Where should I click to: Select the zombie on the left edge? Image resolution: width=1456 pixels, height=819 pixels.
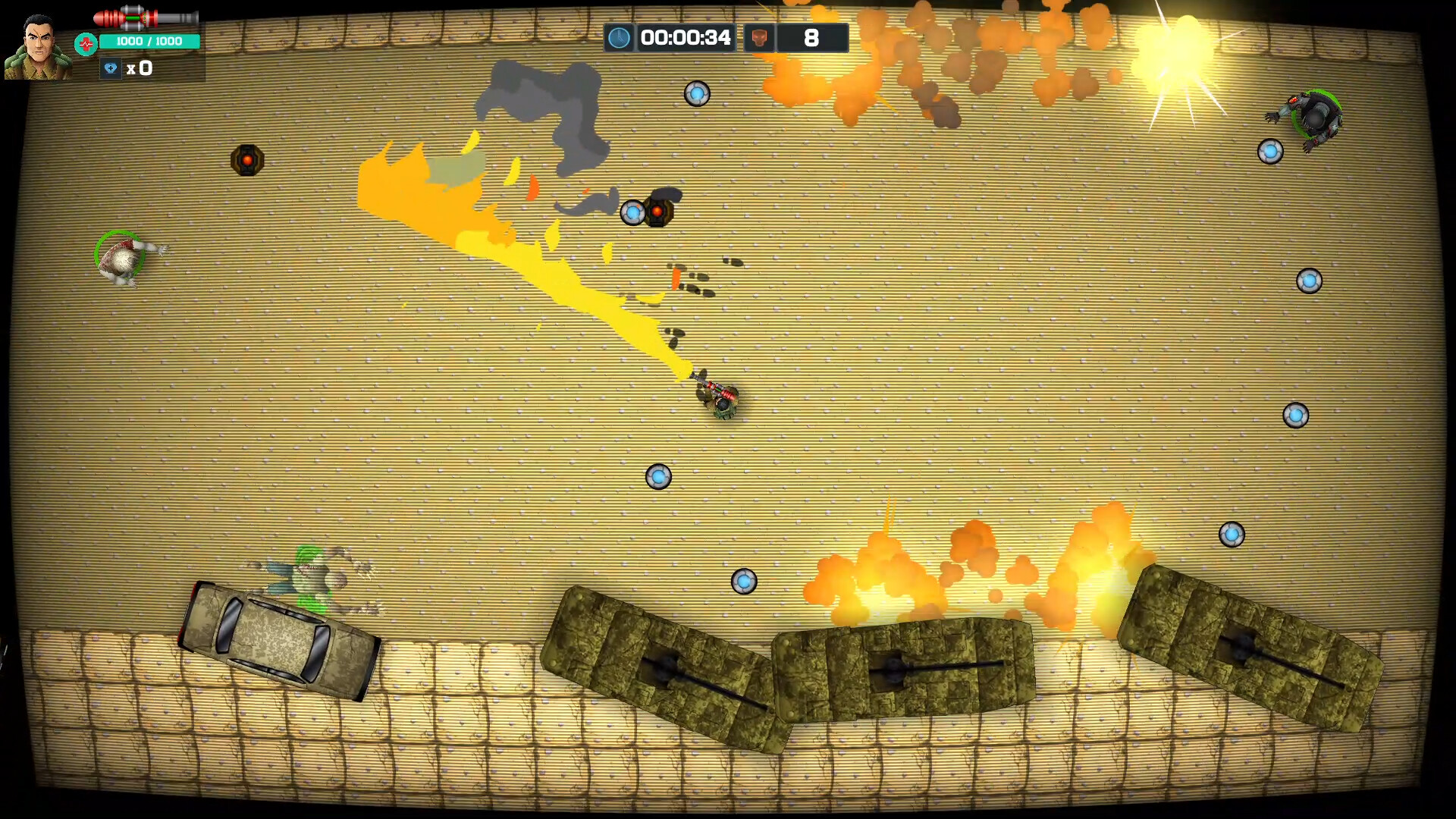coord(123,256)
